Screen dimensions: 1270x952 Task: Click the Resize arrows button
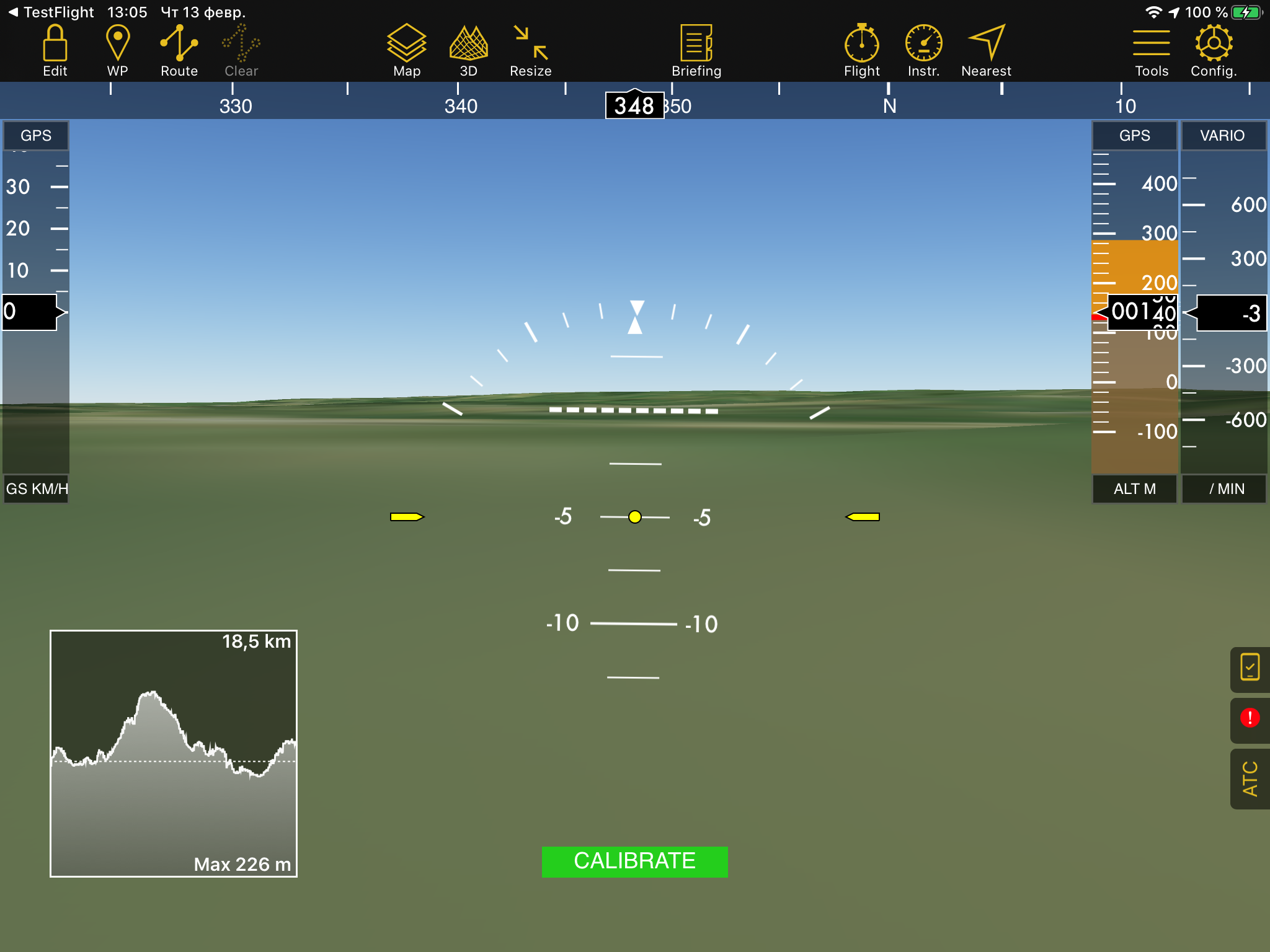pyautogui.click(x=530, y=51)
